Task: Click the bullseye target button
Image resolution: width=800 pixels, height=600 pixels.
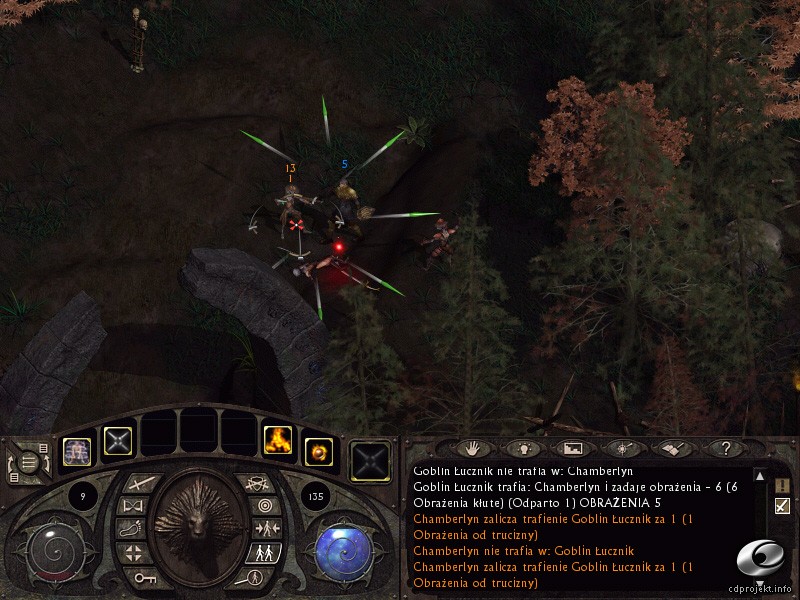Action: (x=264, y=506)
